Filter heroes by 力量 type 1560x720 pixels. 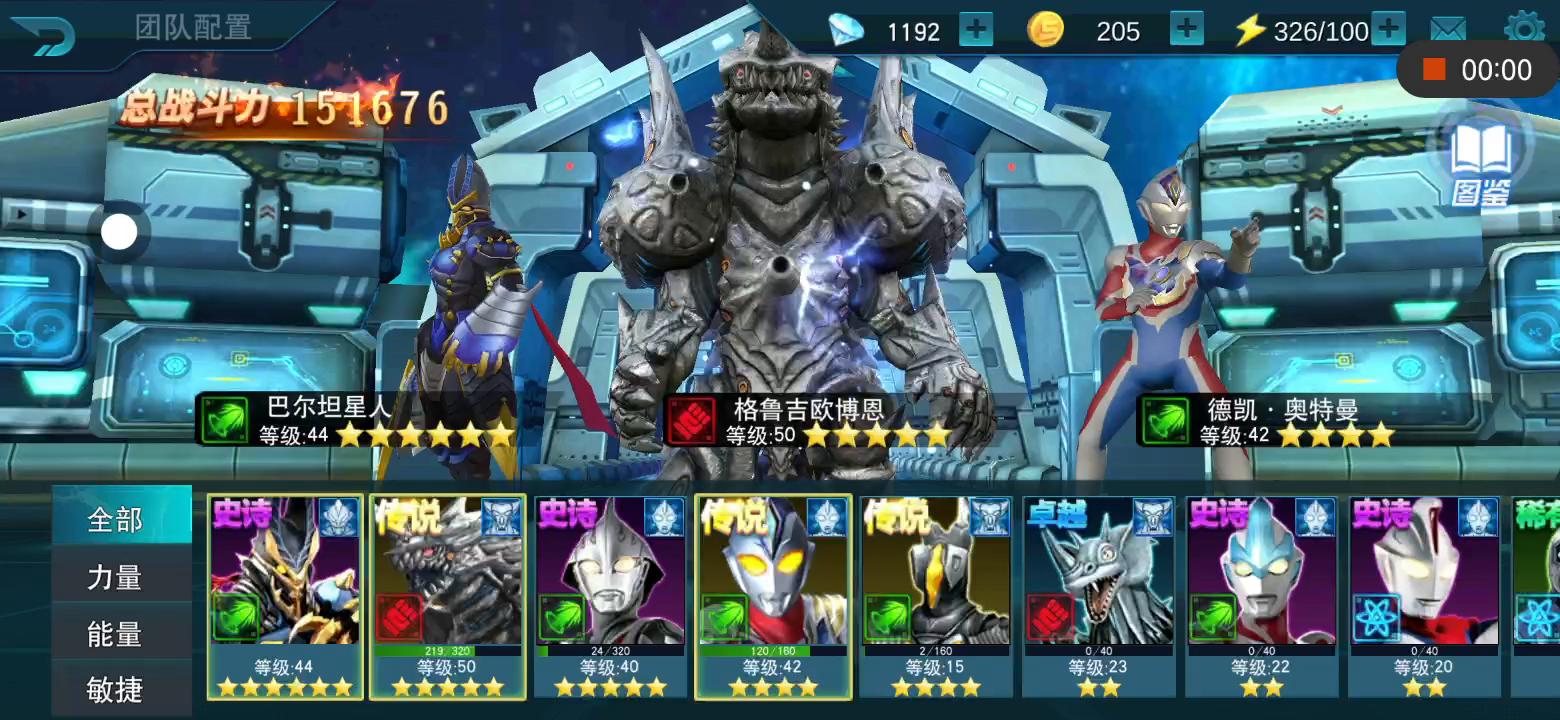116,577
